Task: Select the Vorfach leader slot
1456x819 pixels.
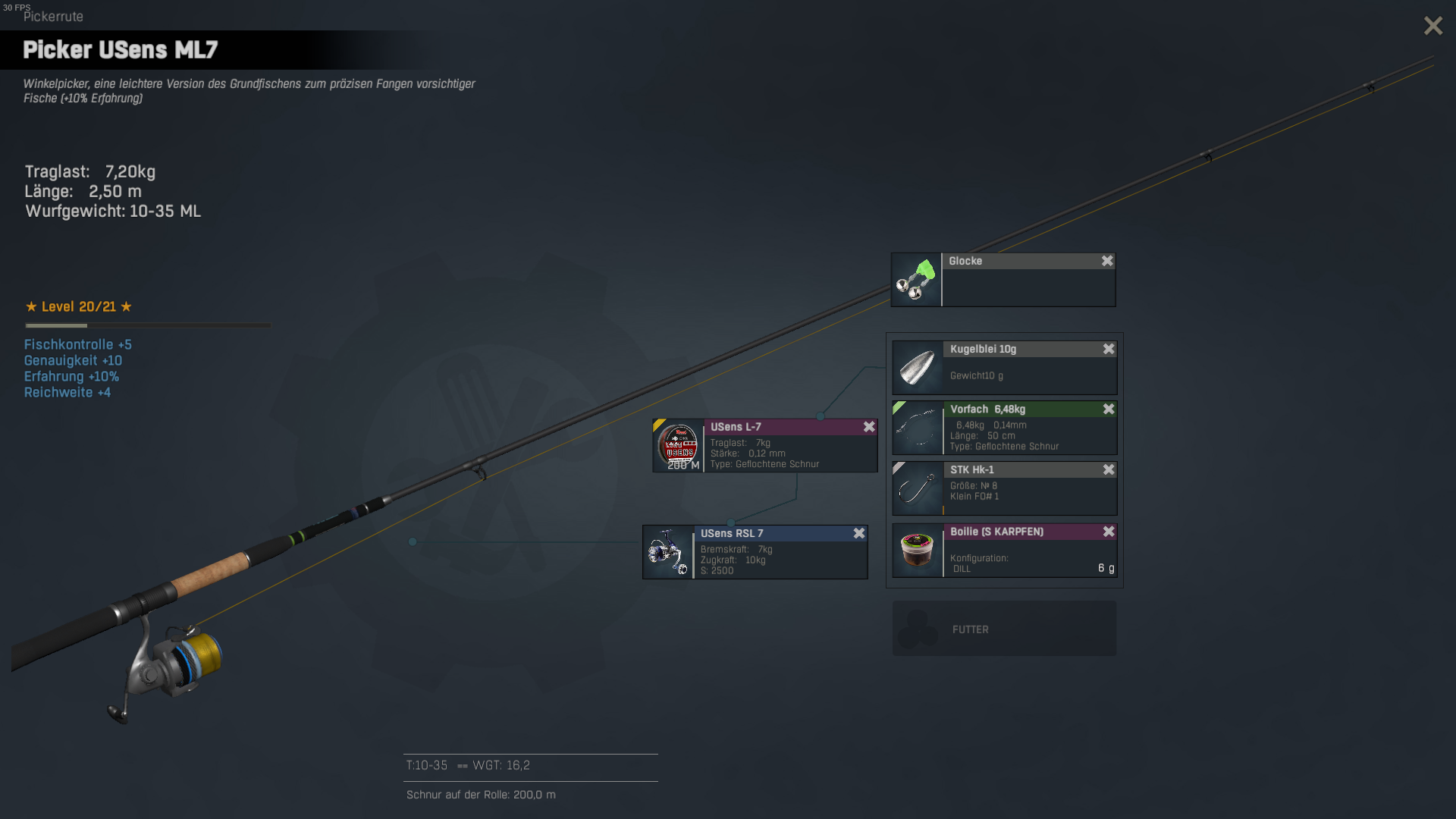Action: point(1004,428)
